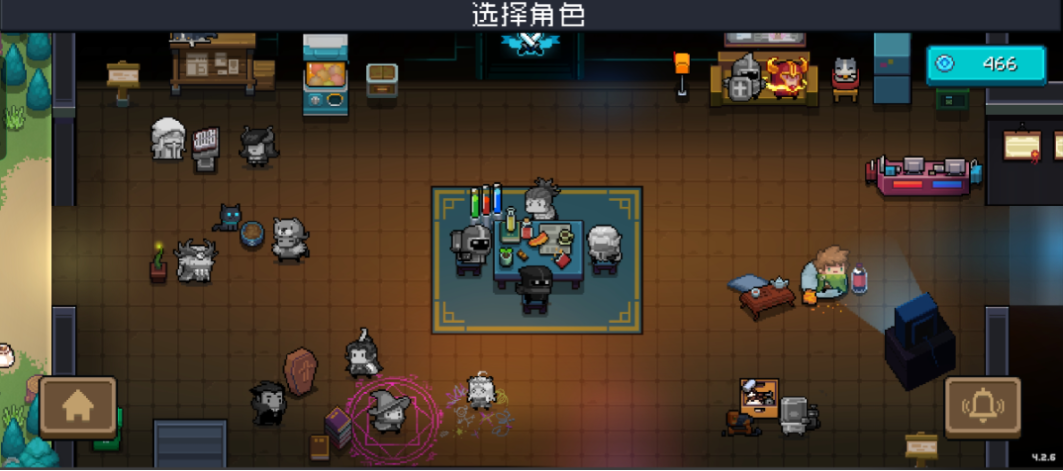Tap the home button
1063x471 pixels.
[78, 406]
